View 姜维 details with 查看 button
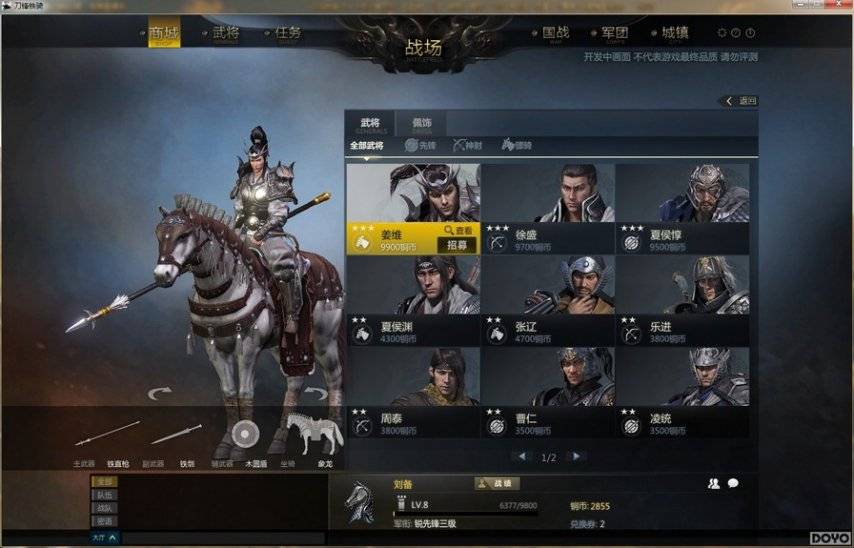Image resolution: width=854 pixels, height=548 pixels. tap(458, 231)
